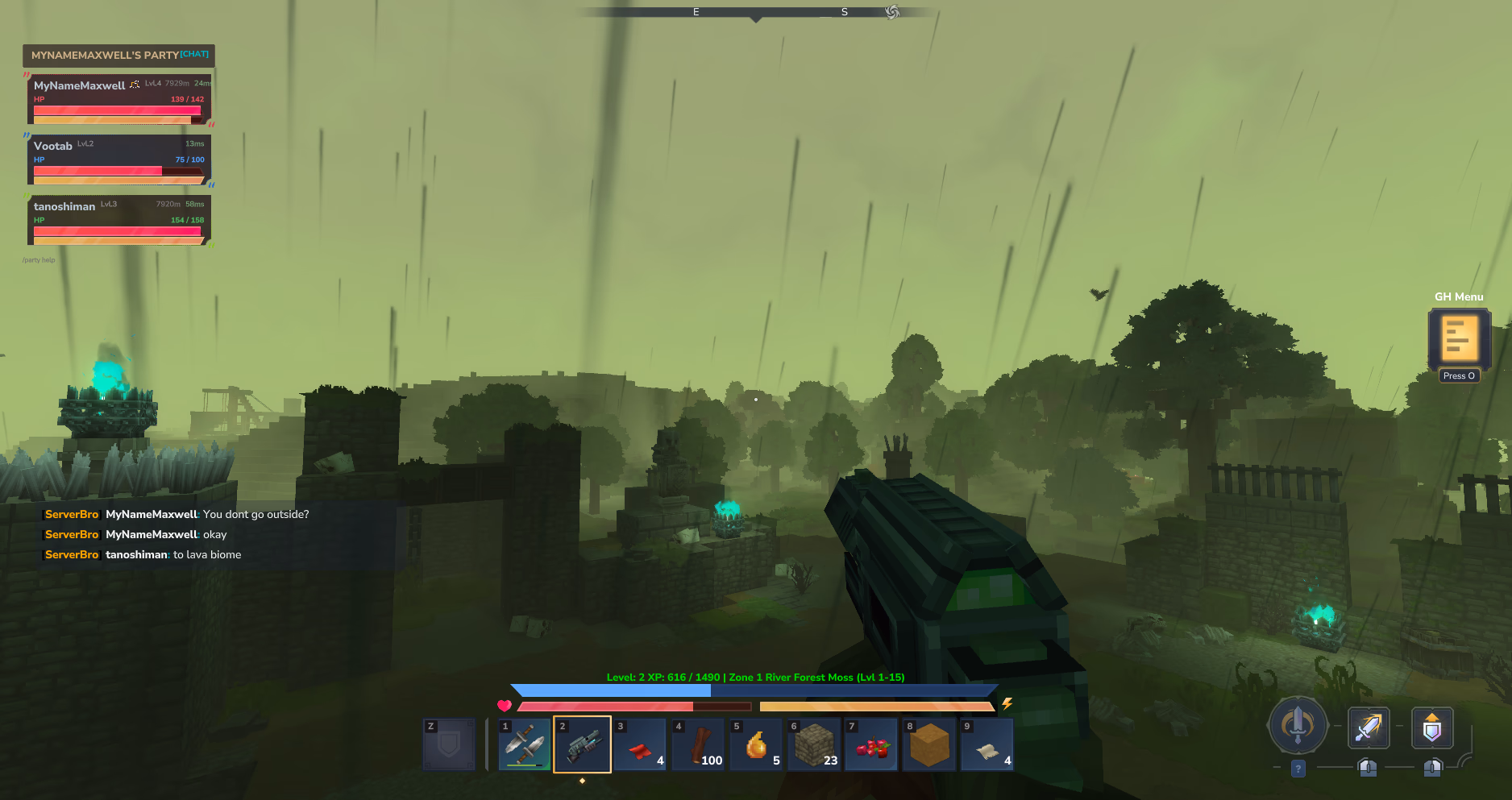Click the empty shield slot labeled Z
The height and width of the screenshot is (800, 1512).
448,743
